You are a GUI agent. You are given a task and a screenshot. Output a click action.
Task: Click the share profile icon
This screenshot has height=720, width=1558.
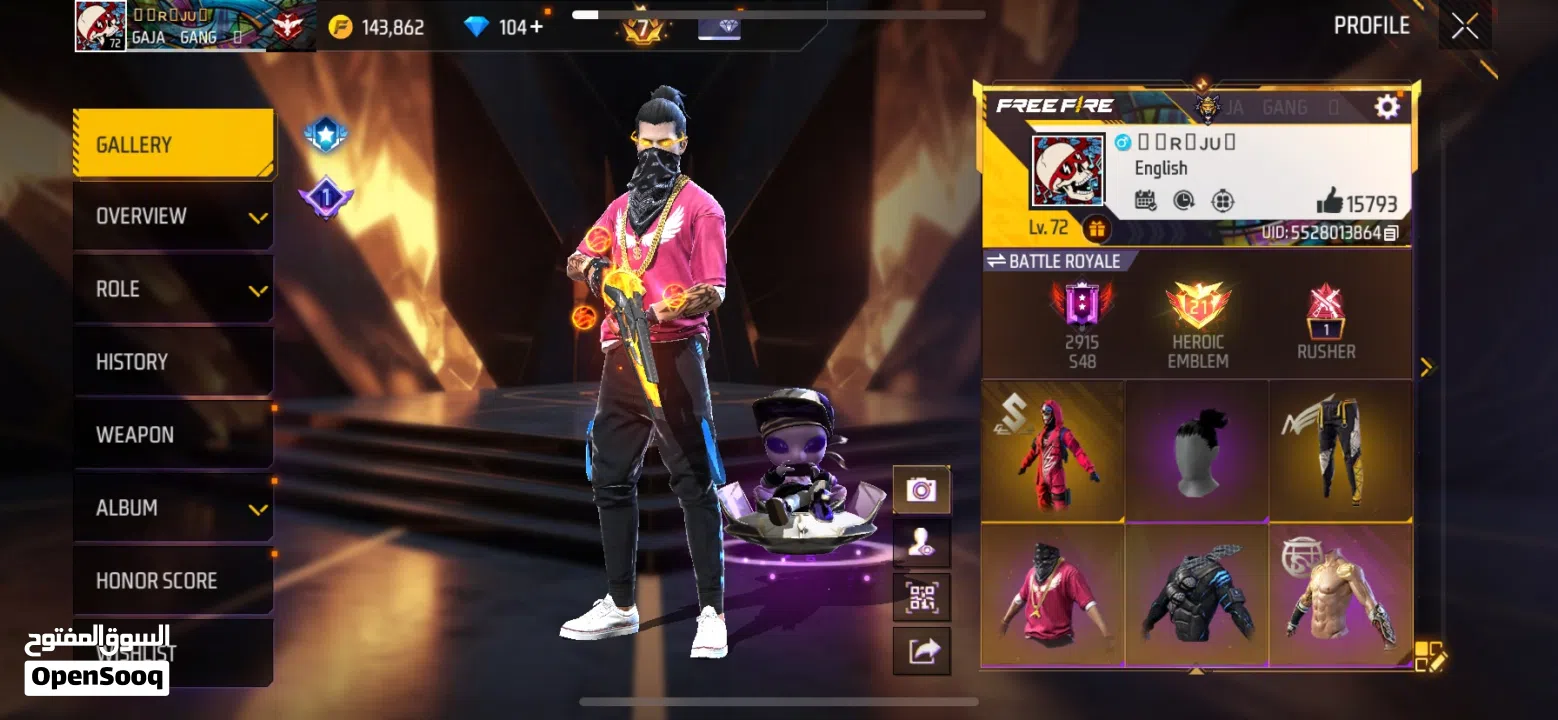(x=921, y=650)
